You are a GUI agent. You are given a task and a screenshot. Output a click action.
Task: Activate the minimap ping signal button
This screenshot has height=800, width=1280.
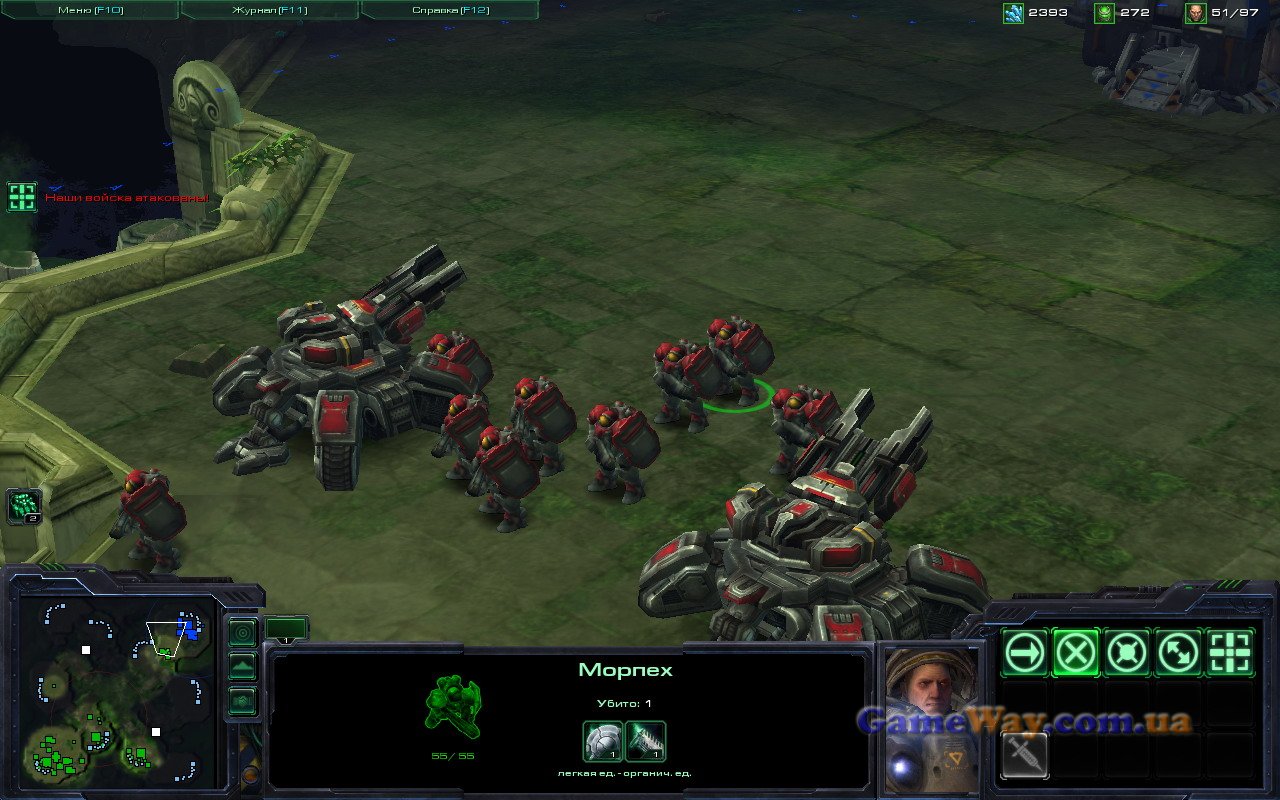tap(242, 633)
